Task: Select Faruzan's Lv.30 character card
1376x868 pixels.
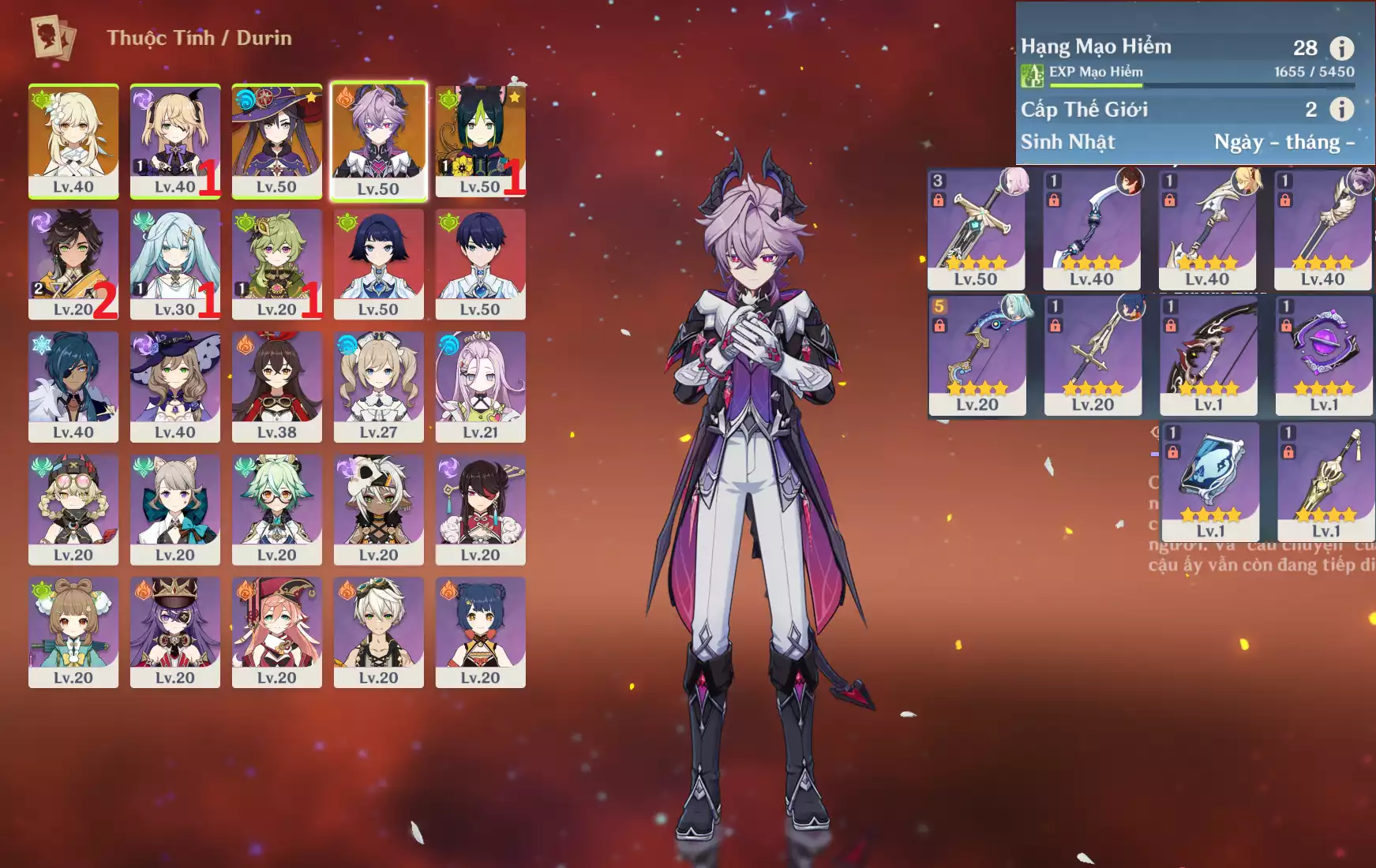Action: click(x=174, y=264)
